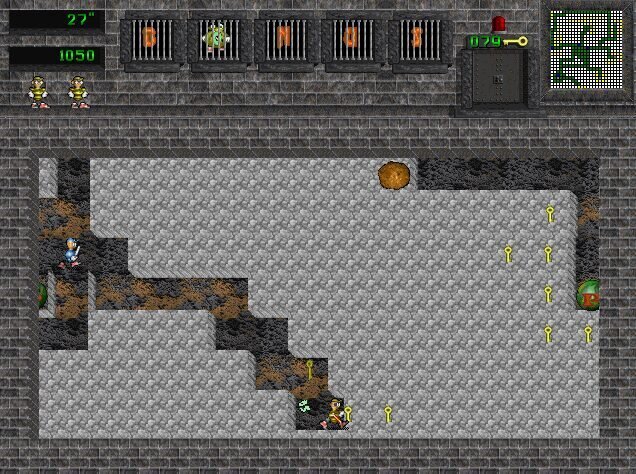636x474 pixels.
Task: Select the caged letter U
Action: (353, 40)
